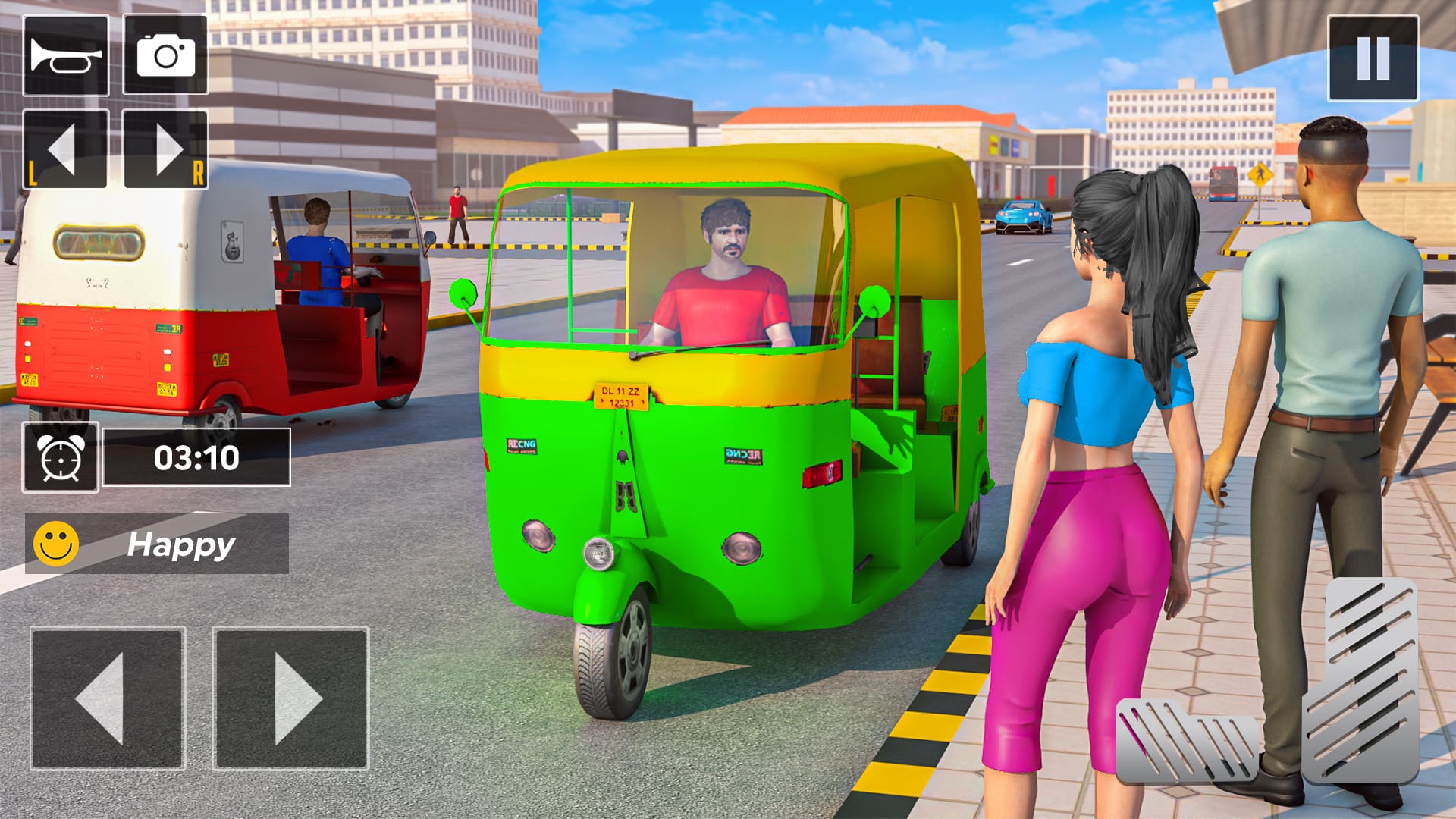Switch camera view with the camera icon
The height and width of the screenshot is (819, 1456).
168,55
